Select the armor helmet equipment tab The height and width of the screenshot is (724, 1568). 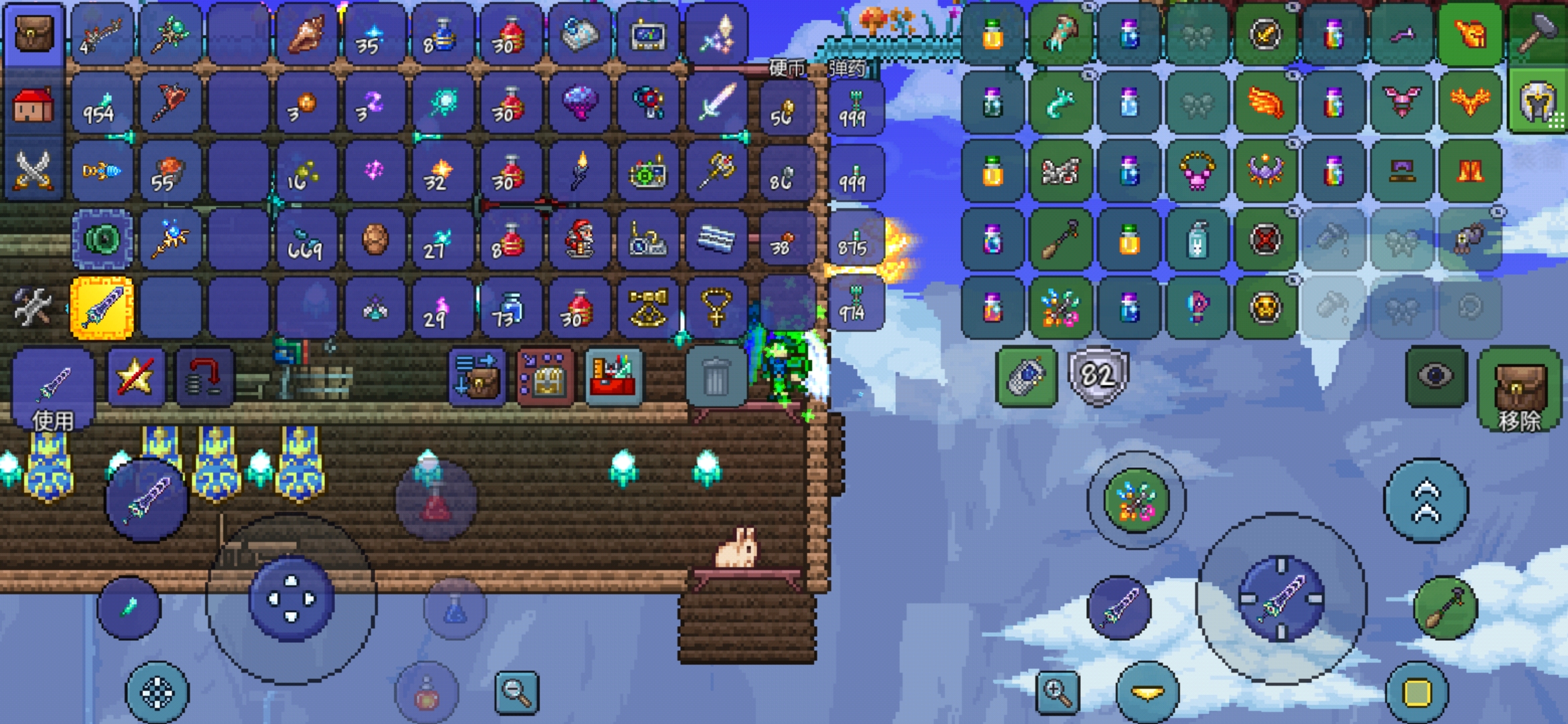(x=1539, y=103)
